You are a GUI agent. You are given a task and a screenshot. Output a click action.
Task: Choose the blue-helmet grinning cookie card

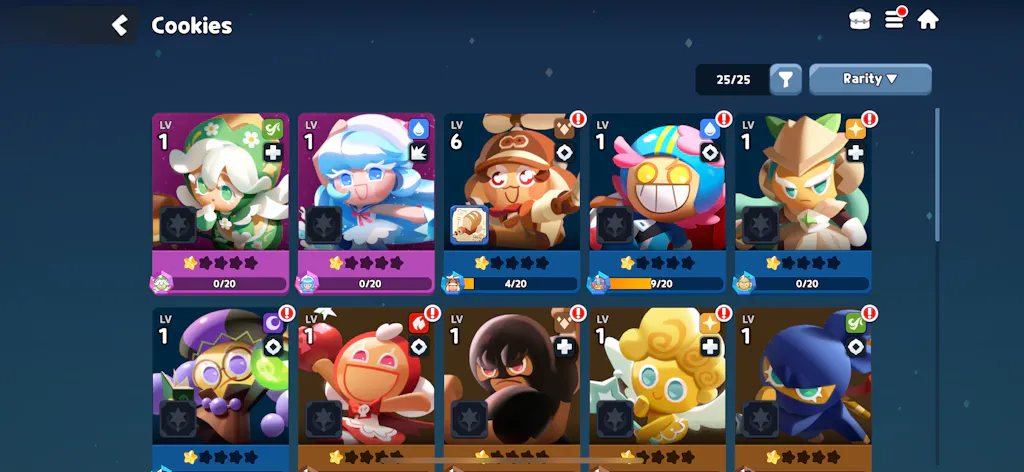658,190
